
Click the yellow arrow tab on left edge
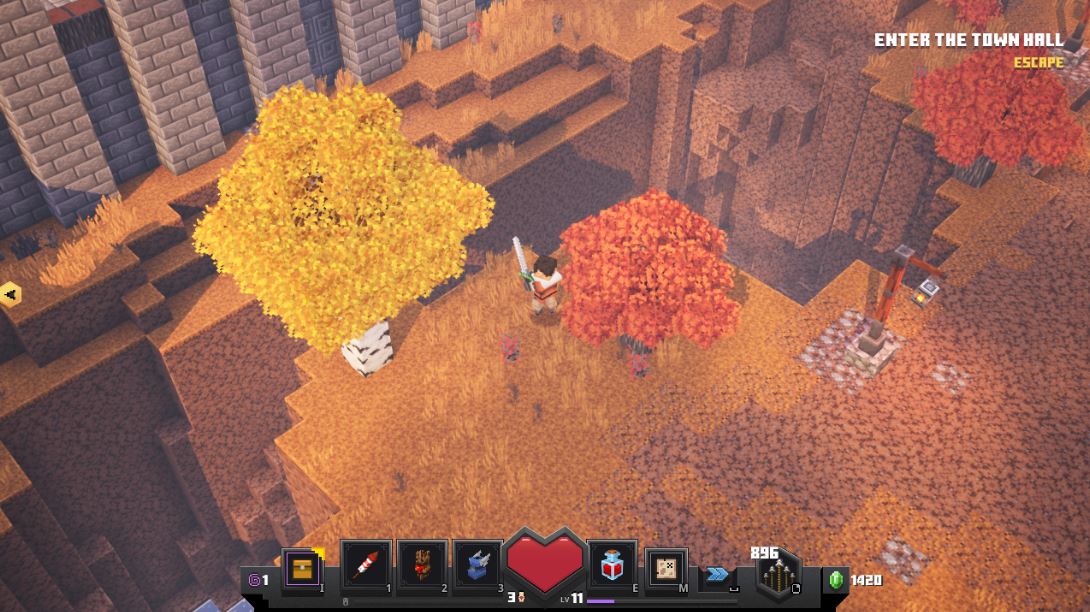(10, 295)
